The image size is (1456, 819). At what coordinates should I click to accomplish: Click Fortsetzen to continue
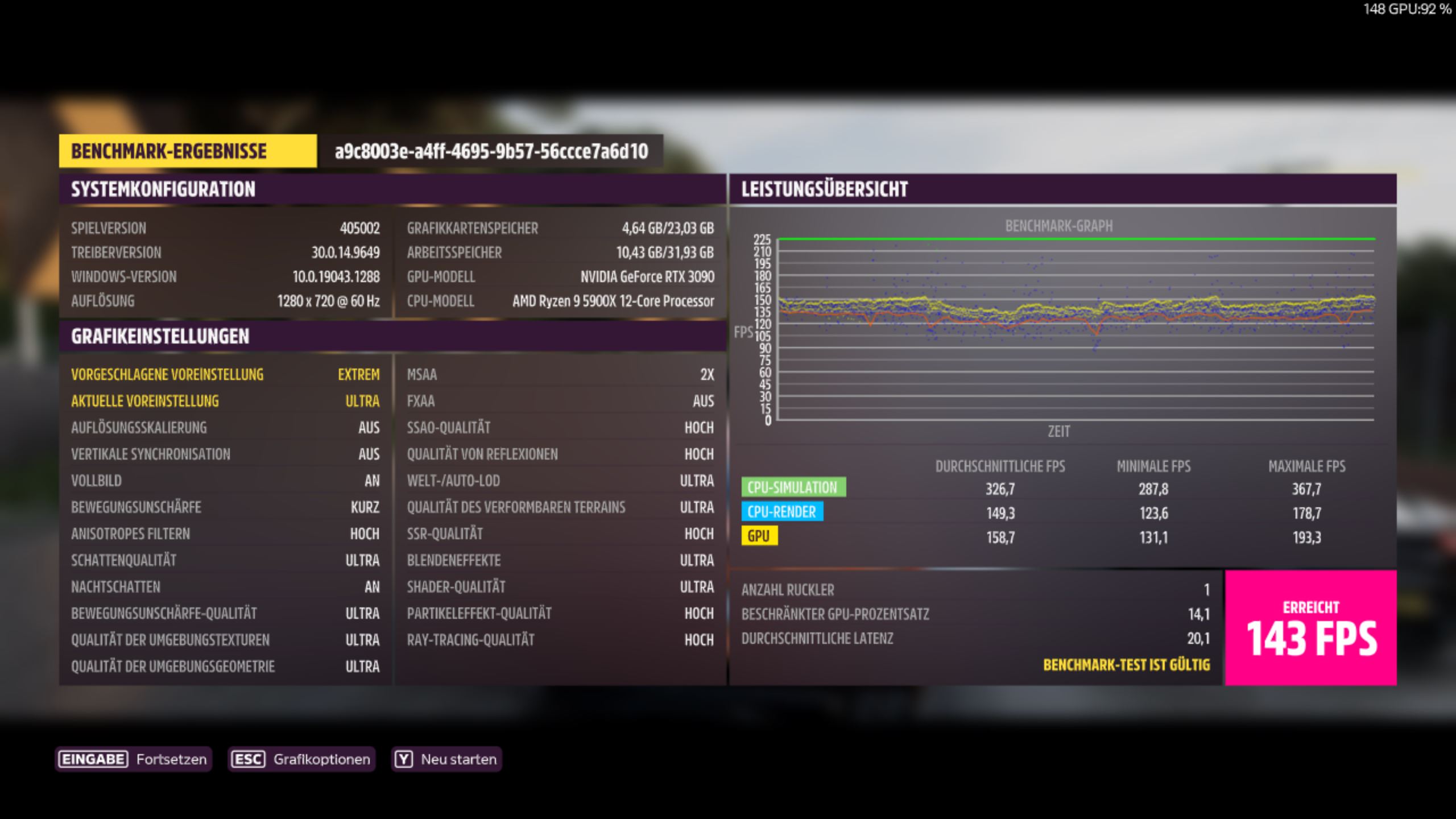170,758
